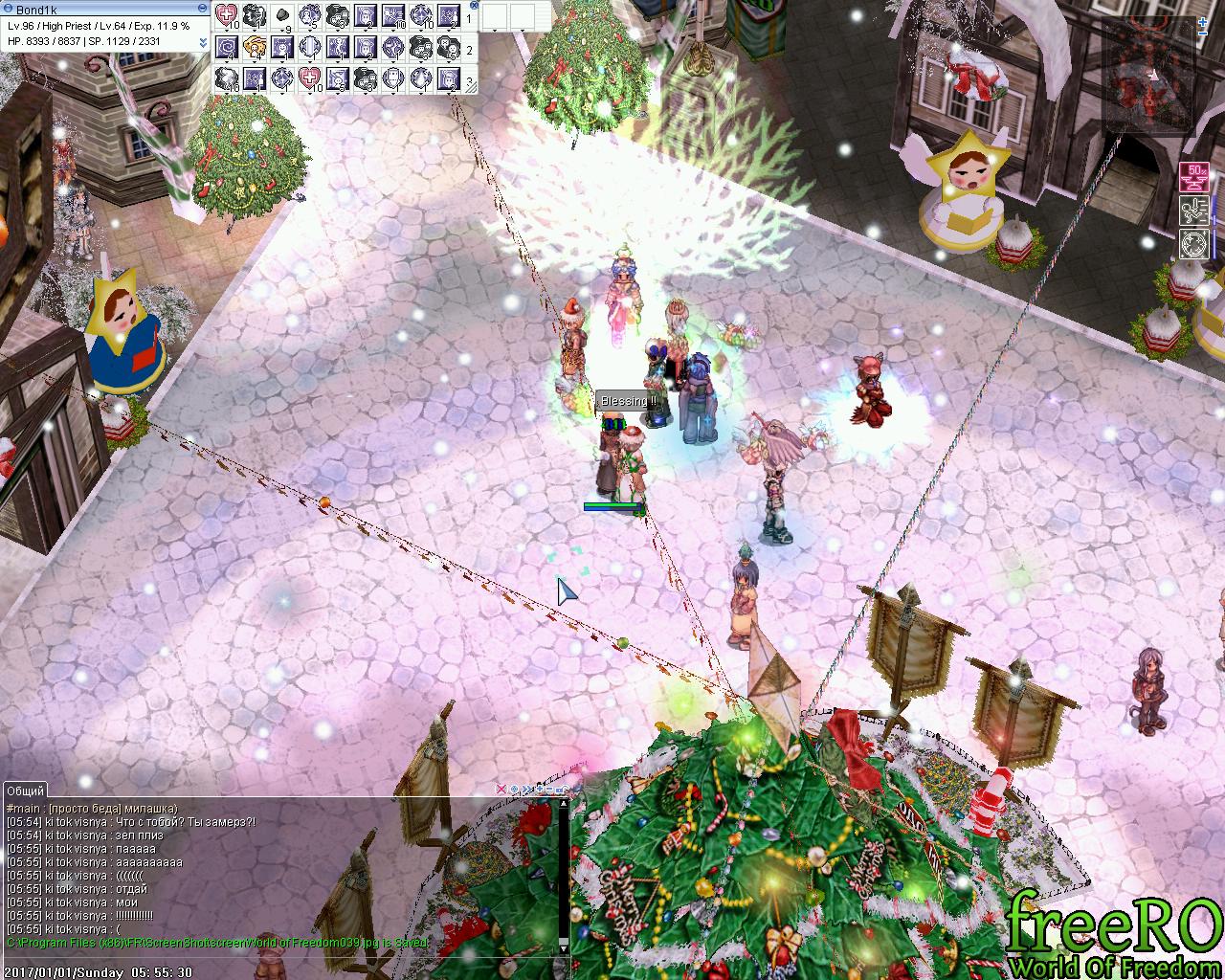This screenshot has height=980, width=1225.
Task: Select the dark stone item slot with count 9
Action: [x=282, y=15]
